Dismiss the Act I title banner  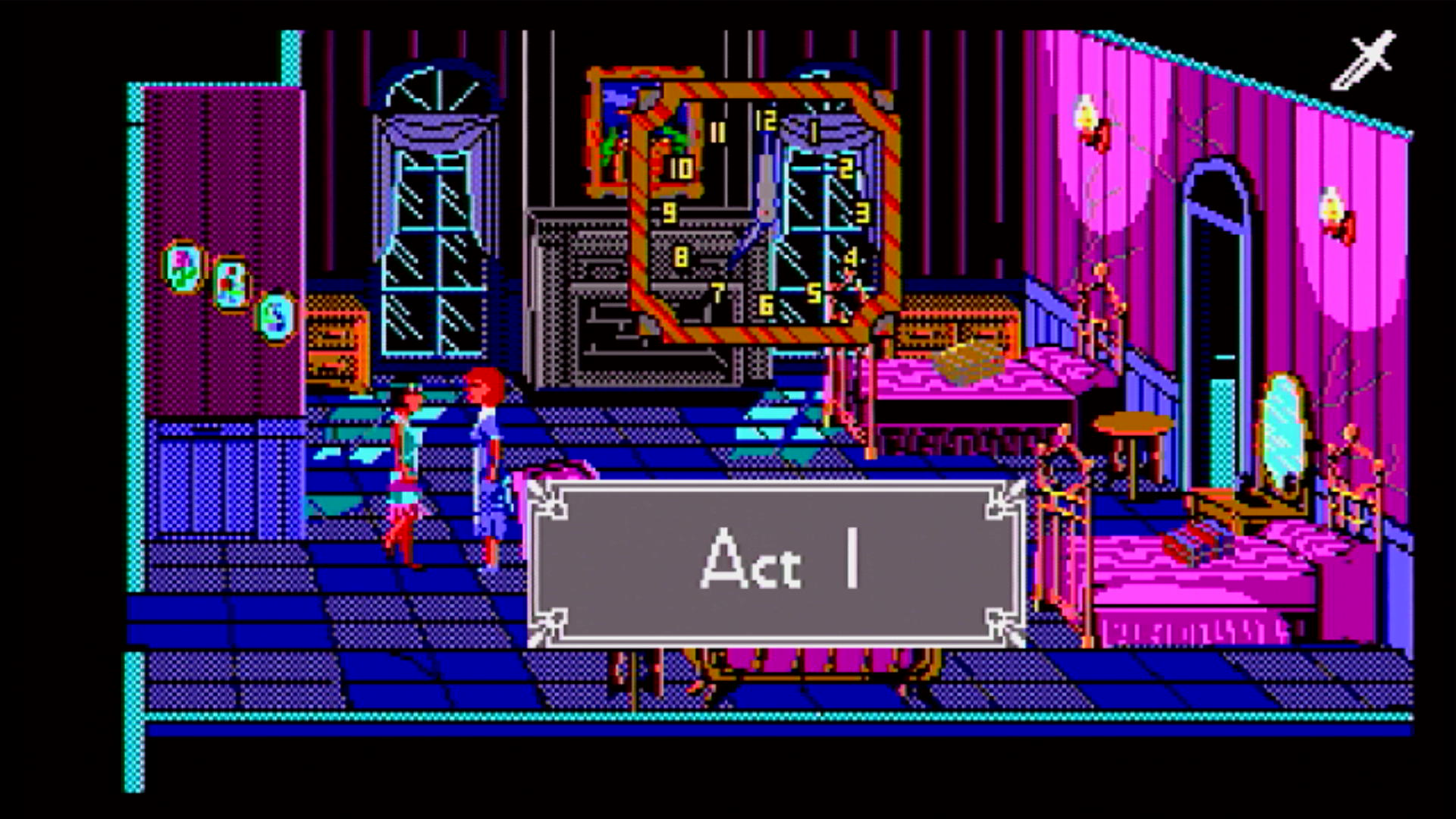click(x=776, y=563)
